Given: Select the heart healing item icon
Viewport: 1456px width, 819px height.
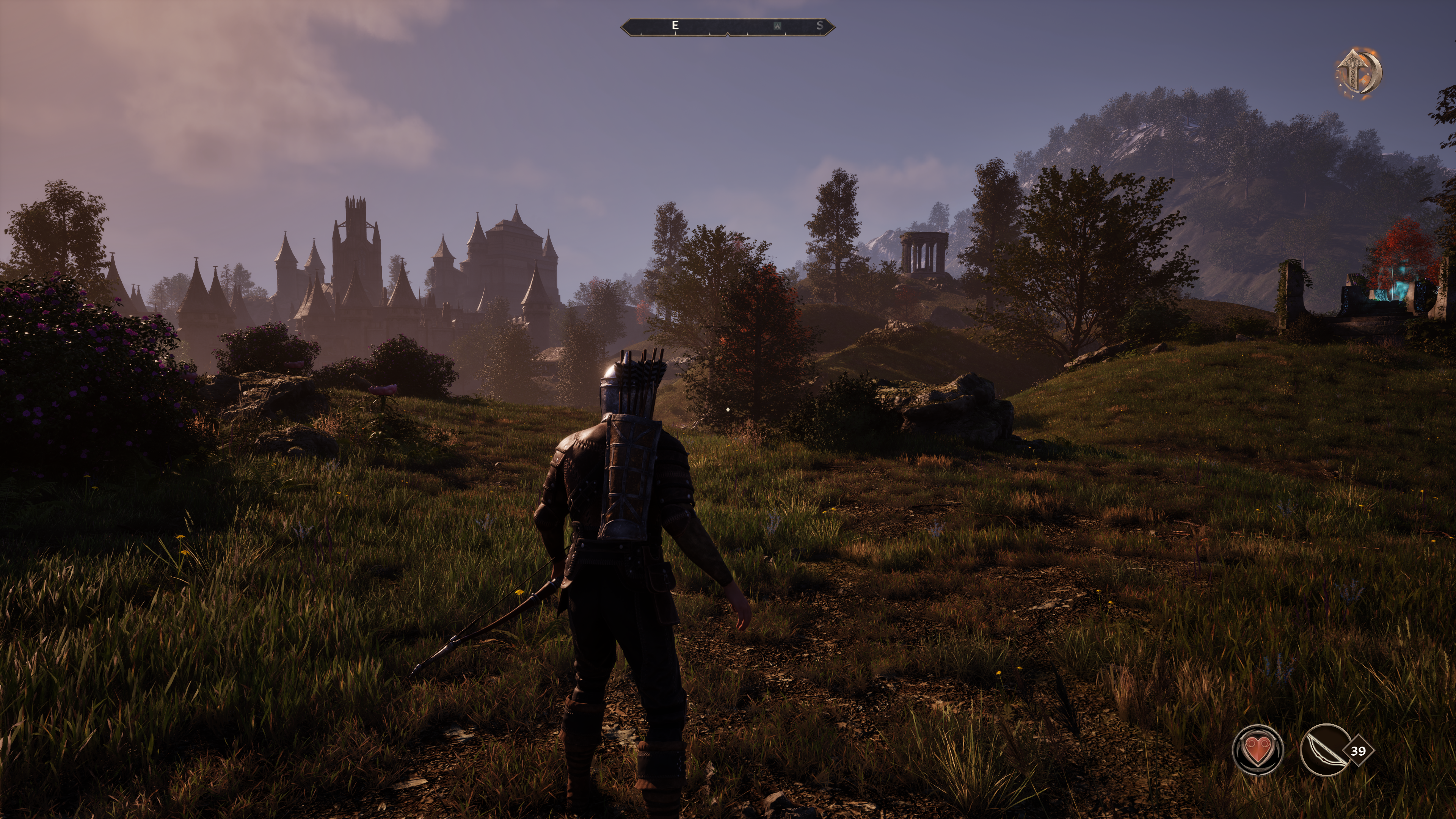Looking at the screenshot, I should point(1258,750).
